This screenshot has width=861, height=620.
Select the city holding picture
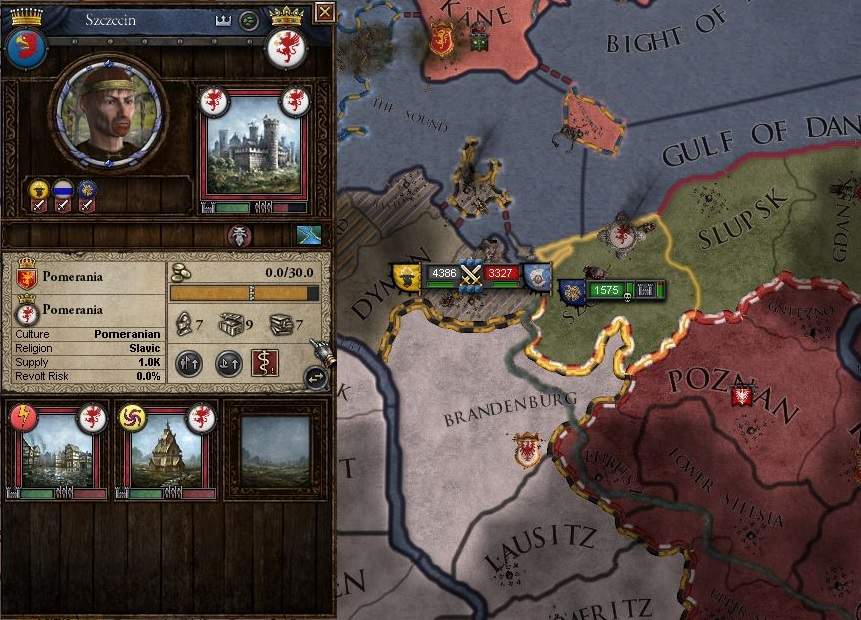pyautogui.click(x=57, y=450)
